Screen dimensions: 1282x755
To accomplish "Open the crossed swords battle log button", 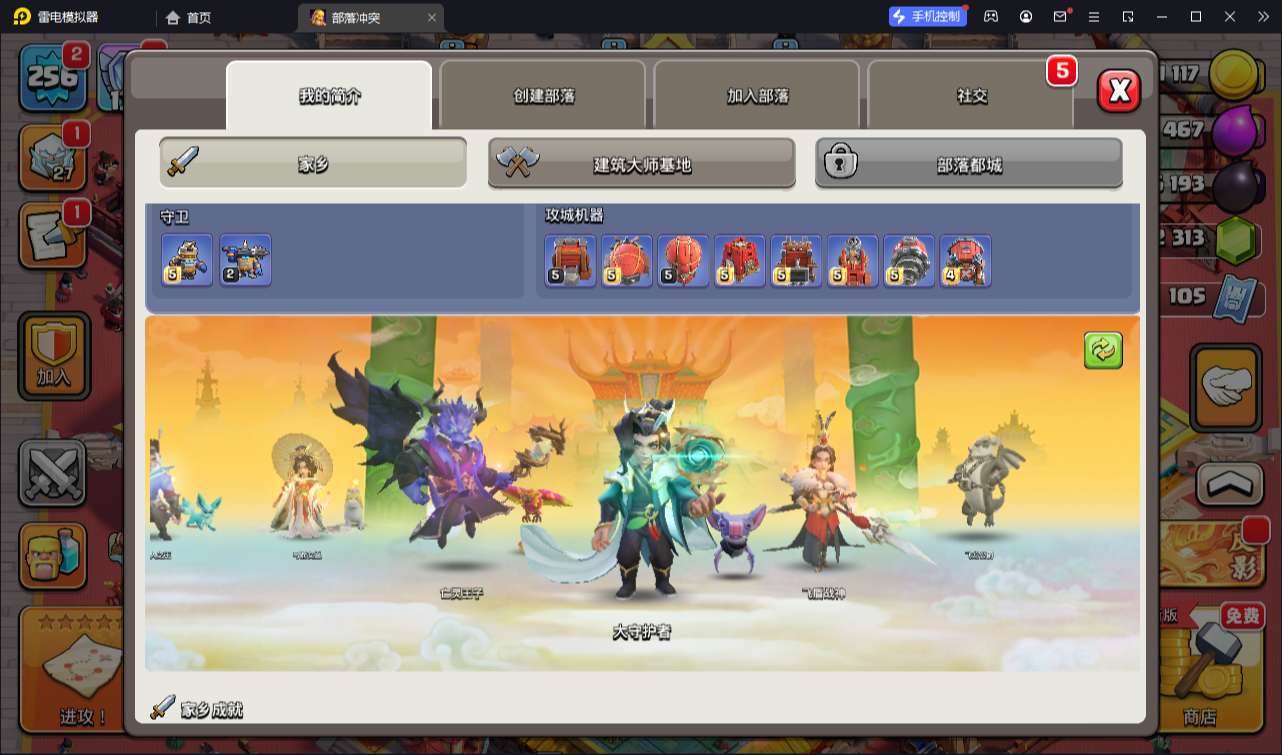I will tap(52, 472).
